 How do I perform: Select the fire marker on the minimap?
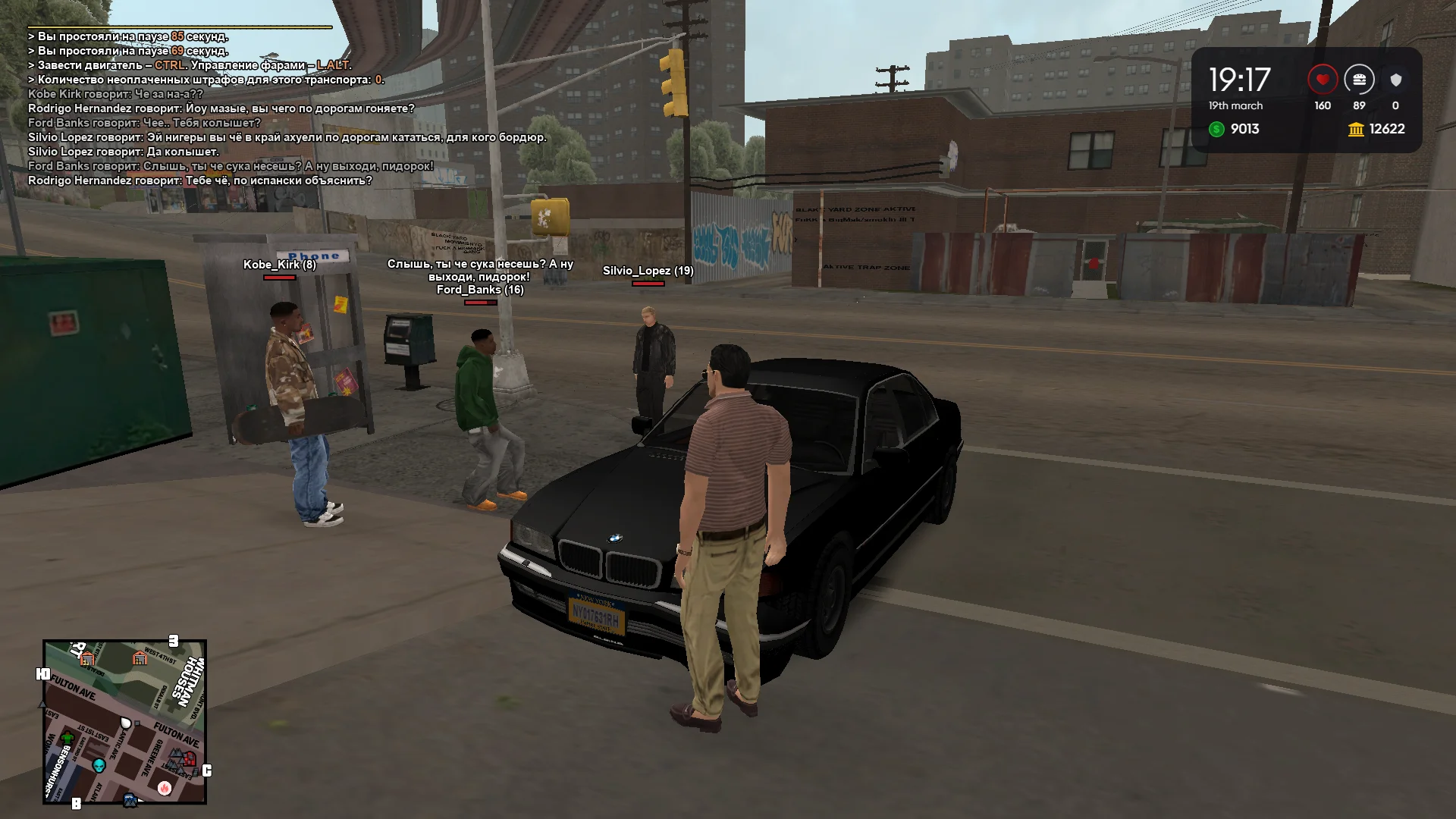(x=165, y=788)
